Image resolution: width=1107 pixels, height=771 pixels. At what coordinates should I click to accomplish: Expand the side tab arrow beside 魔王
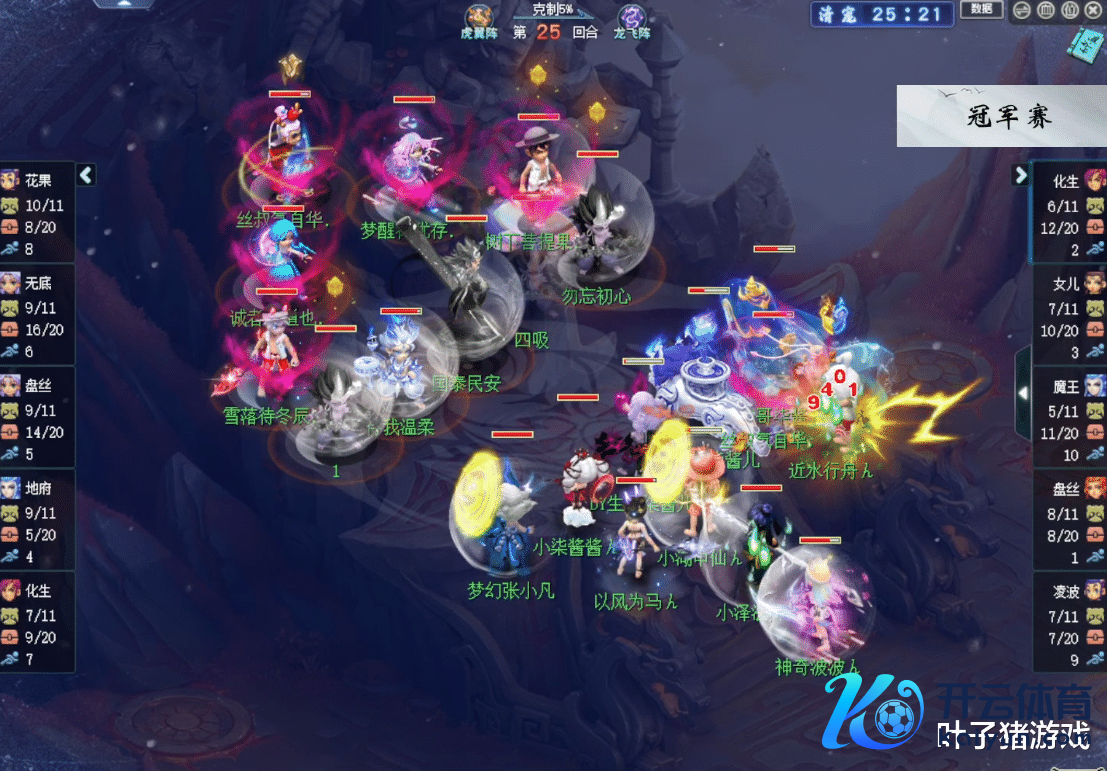coord(1023,393)
